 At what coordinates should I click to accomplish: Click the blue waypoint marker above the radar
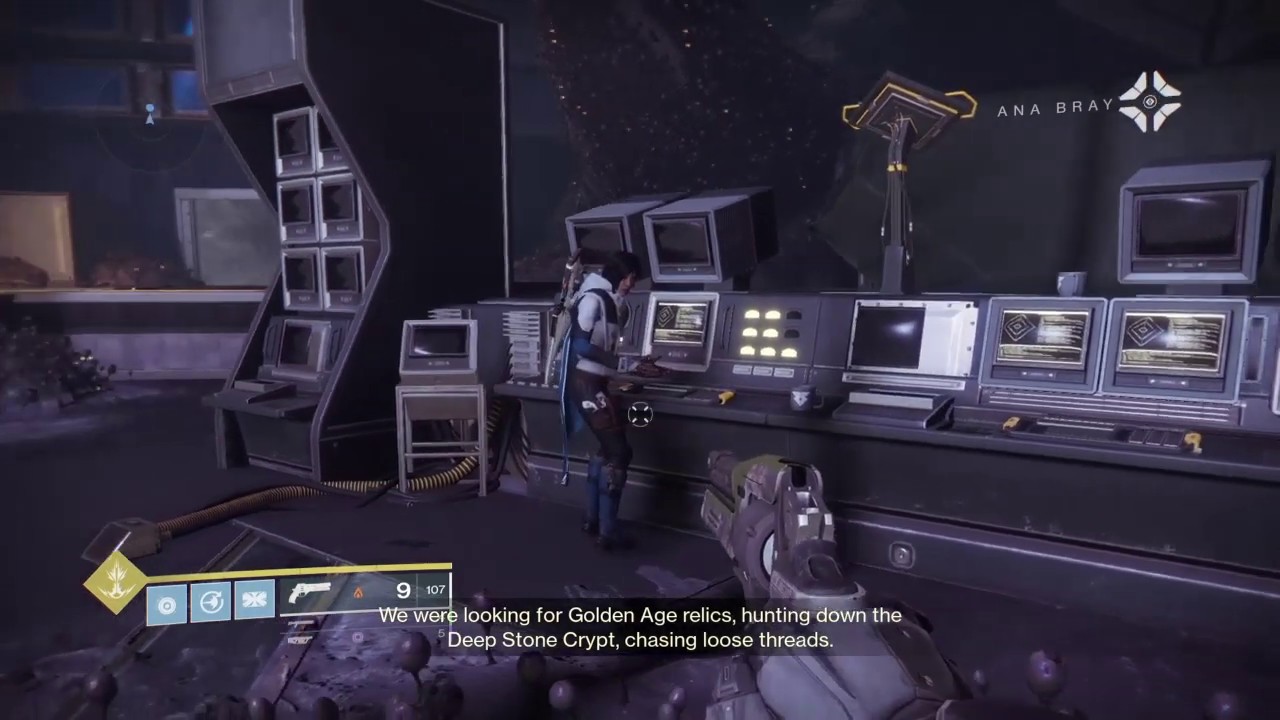150,113
